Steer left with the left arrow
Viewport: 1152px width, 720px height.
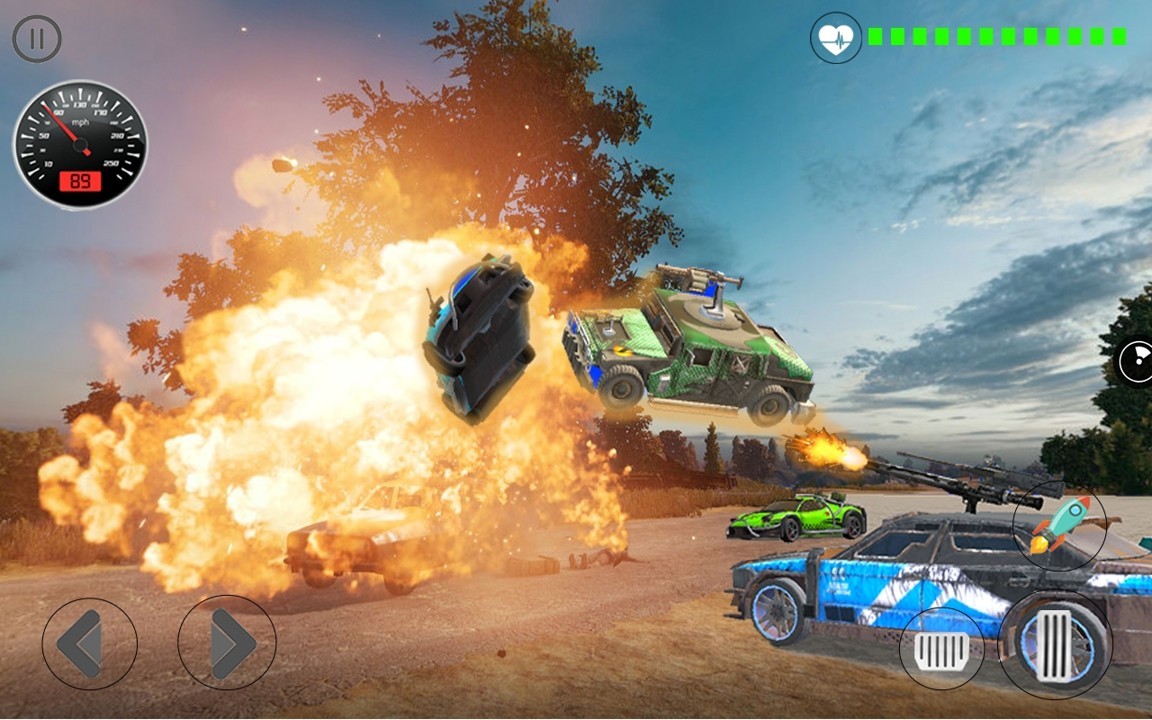coord(89,643)
